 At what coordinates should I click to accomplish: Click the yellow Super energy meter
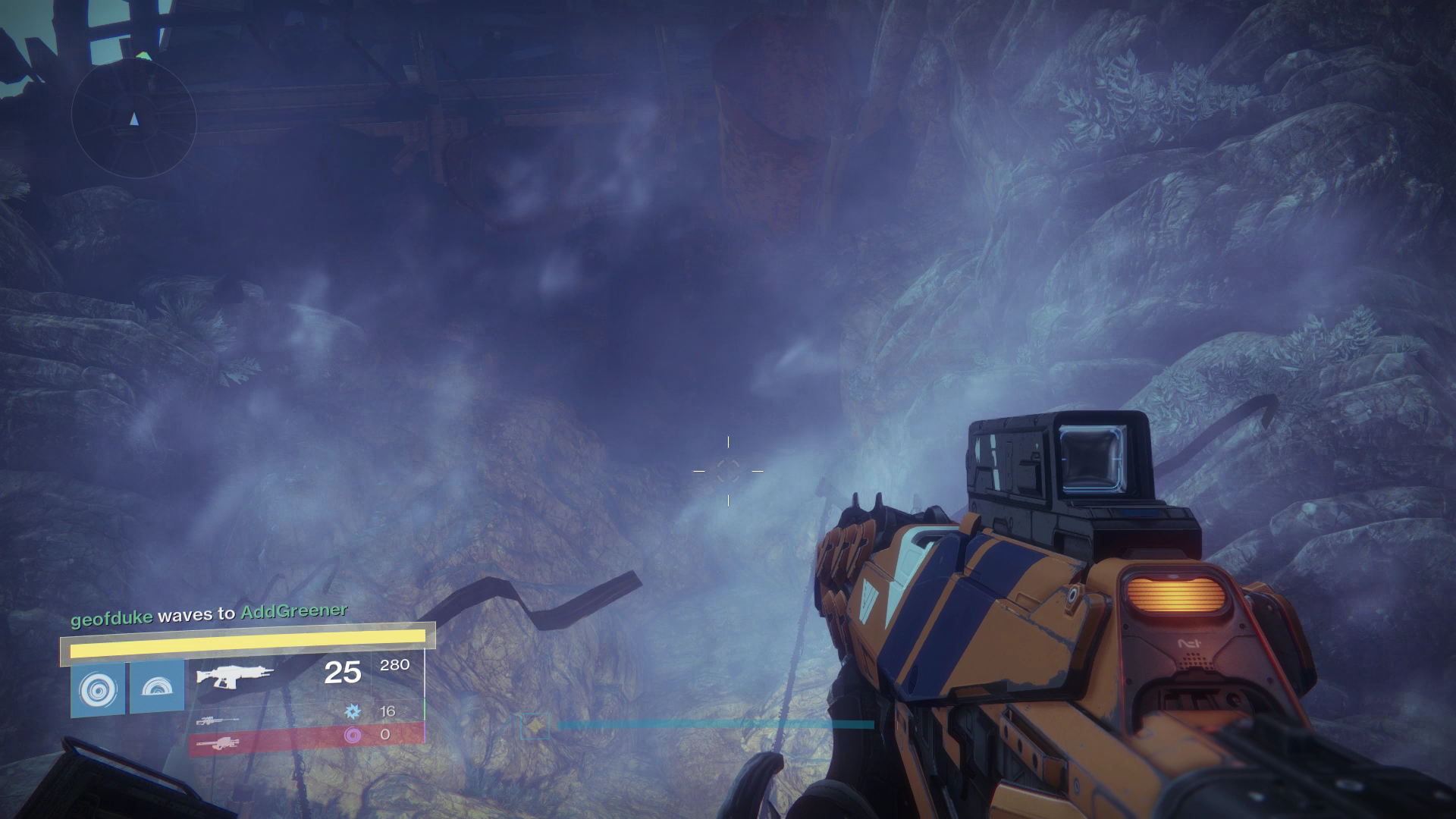[246, 642]
